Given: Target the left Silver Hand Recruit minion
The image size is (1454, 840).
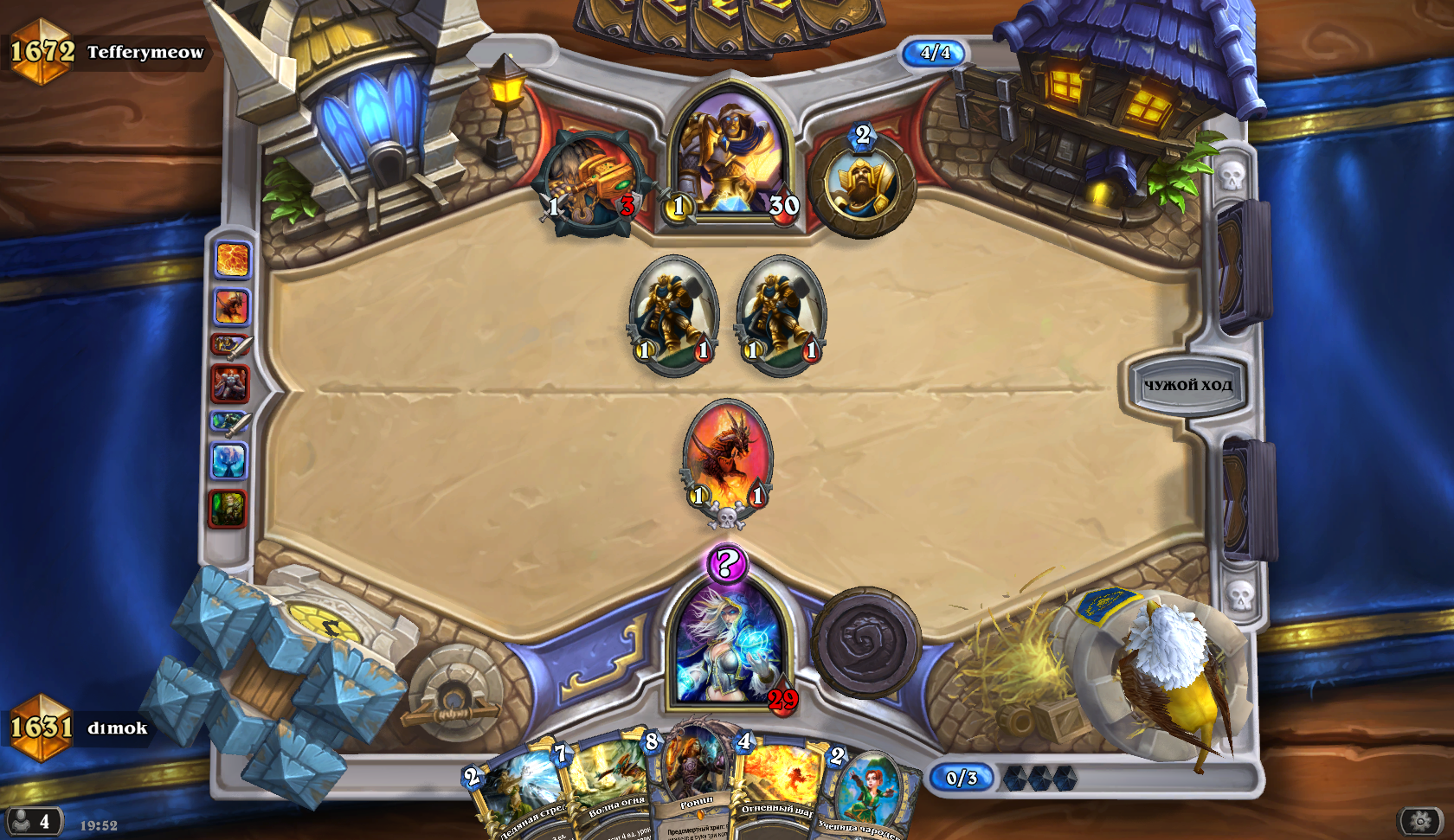Looking at the screenshot, I should (673, 314).
